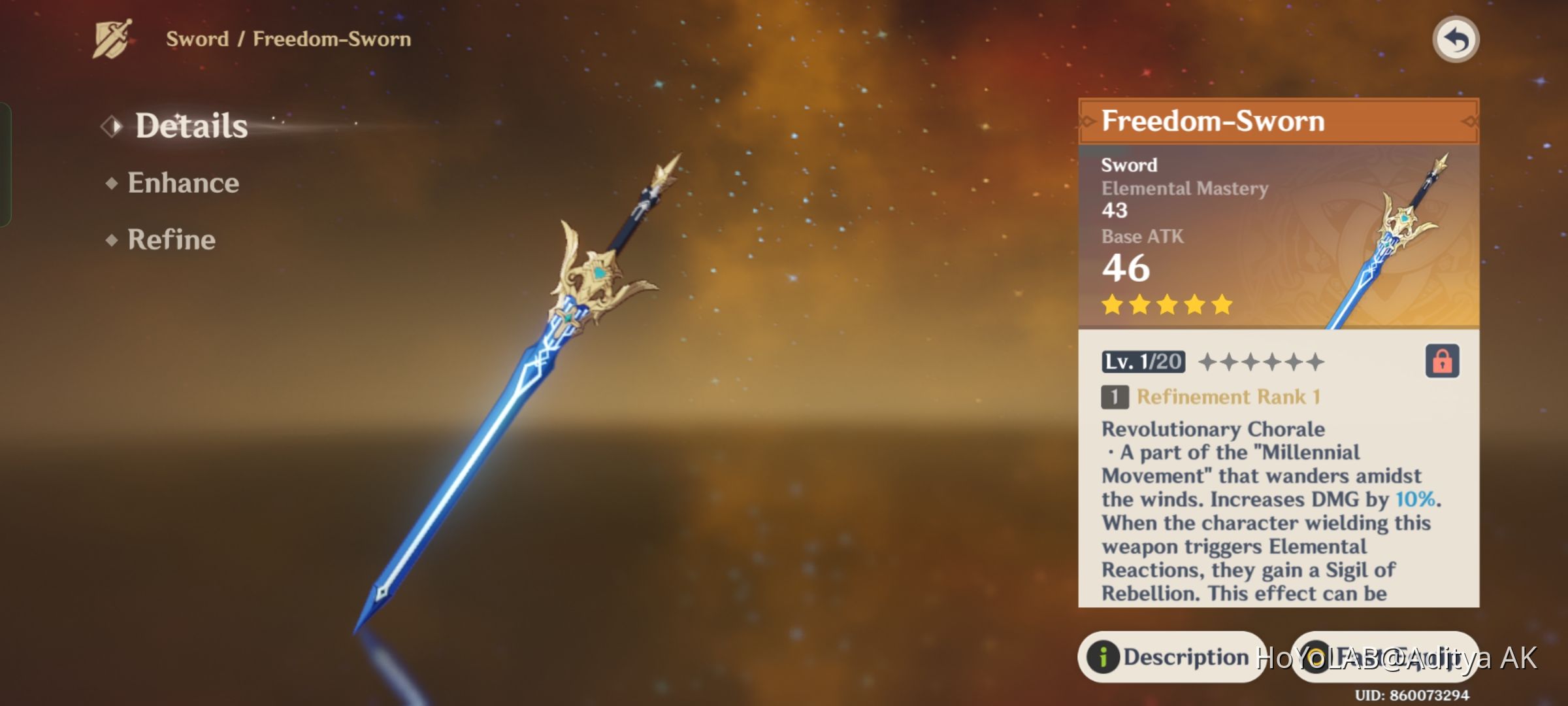Open the Refine tab

pos(170,240)
